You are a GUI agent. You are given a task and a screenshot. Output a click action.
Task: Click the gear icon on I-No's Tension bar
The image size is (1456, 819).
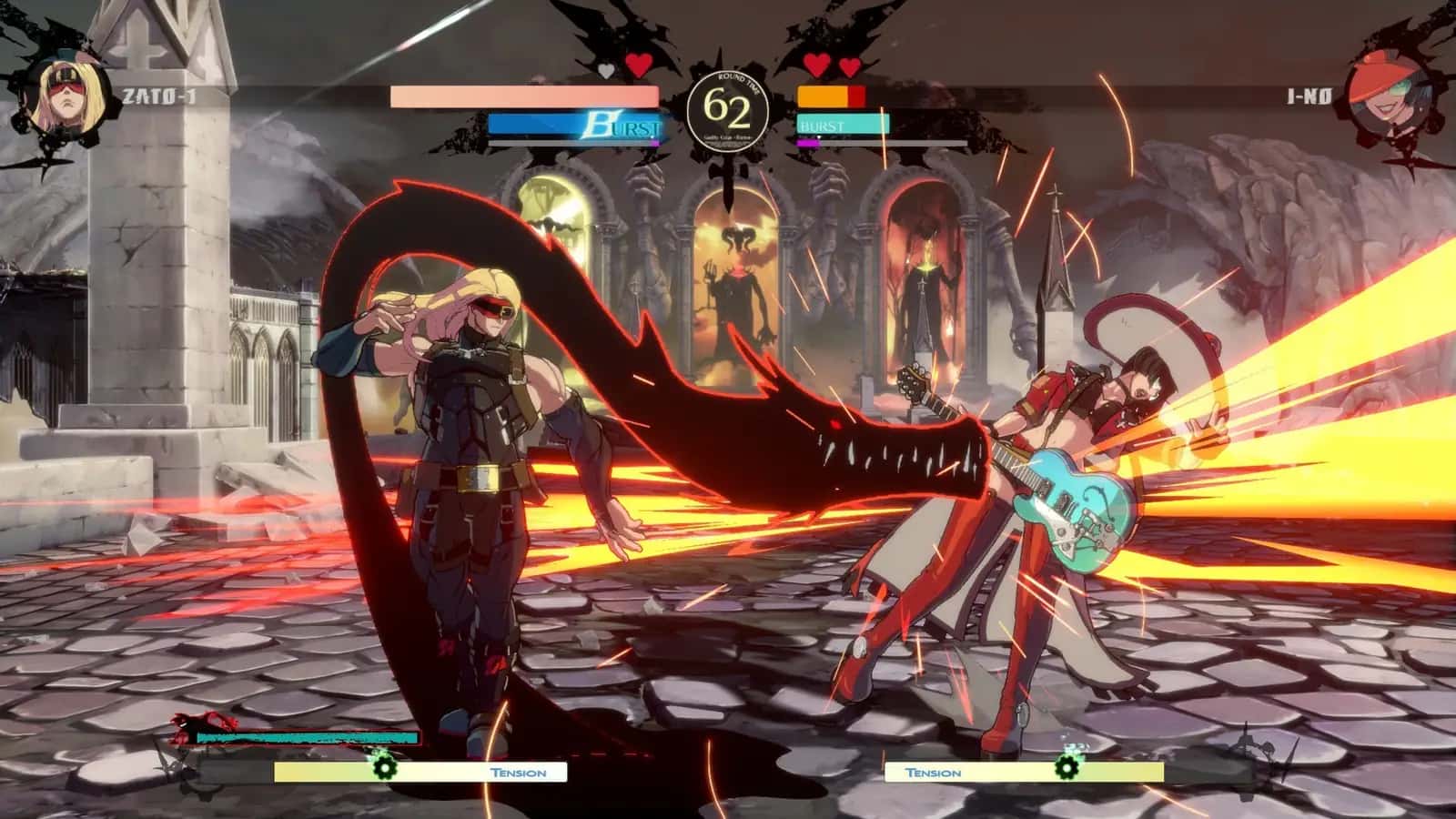pyautogui.click(x=1067, y=769)
